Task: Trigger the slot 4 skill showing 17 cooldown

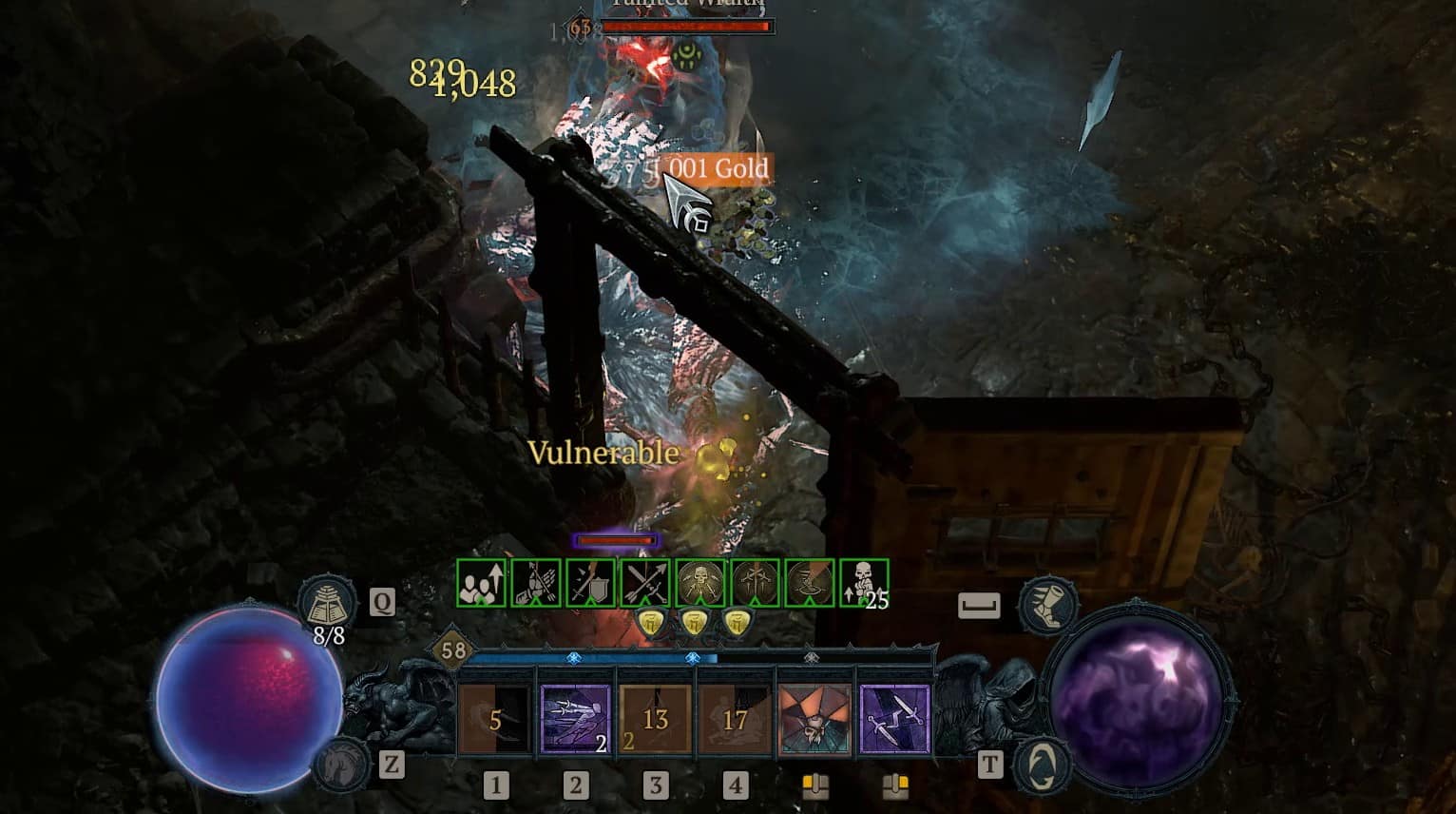Action: click(737, 718)
